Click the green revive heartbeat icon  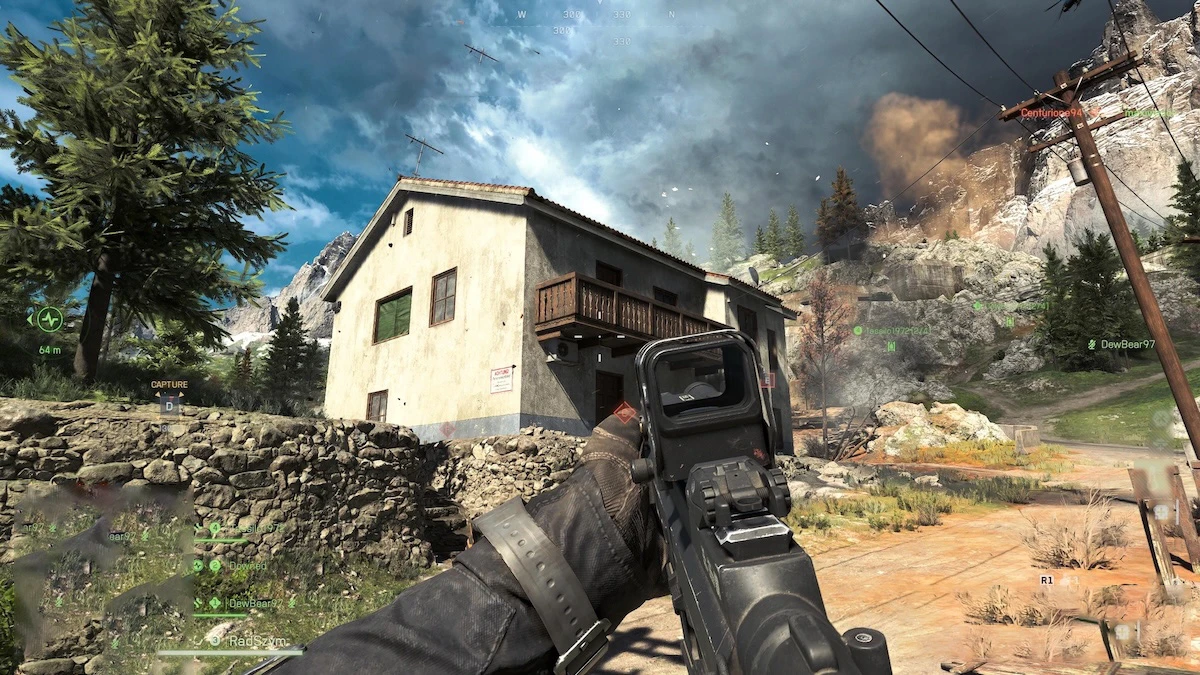(x=49, y=319)
